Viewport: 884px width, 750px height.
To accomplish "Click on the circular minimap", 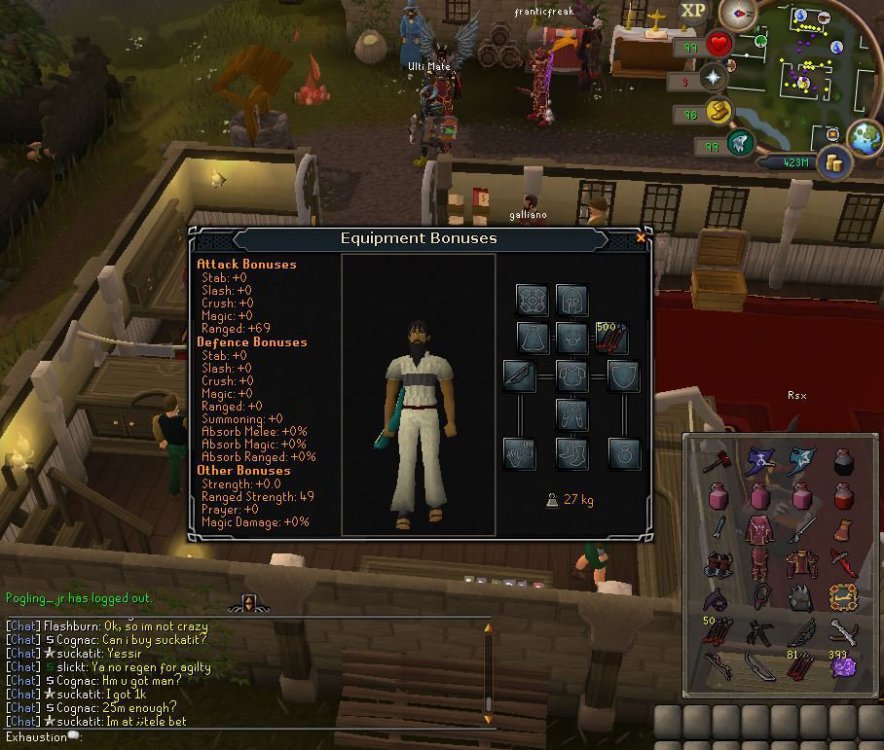I will pyautogui.click(x=808, y=70).
